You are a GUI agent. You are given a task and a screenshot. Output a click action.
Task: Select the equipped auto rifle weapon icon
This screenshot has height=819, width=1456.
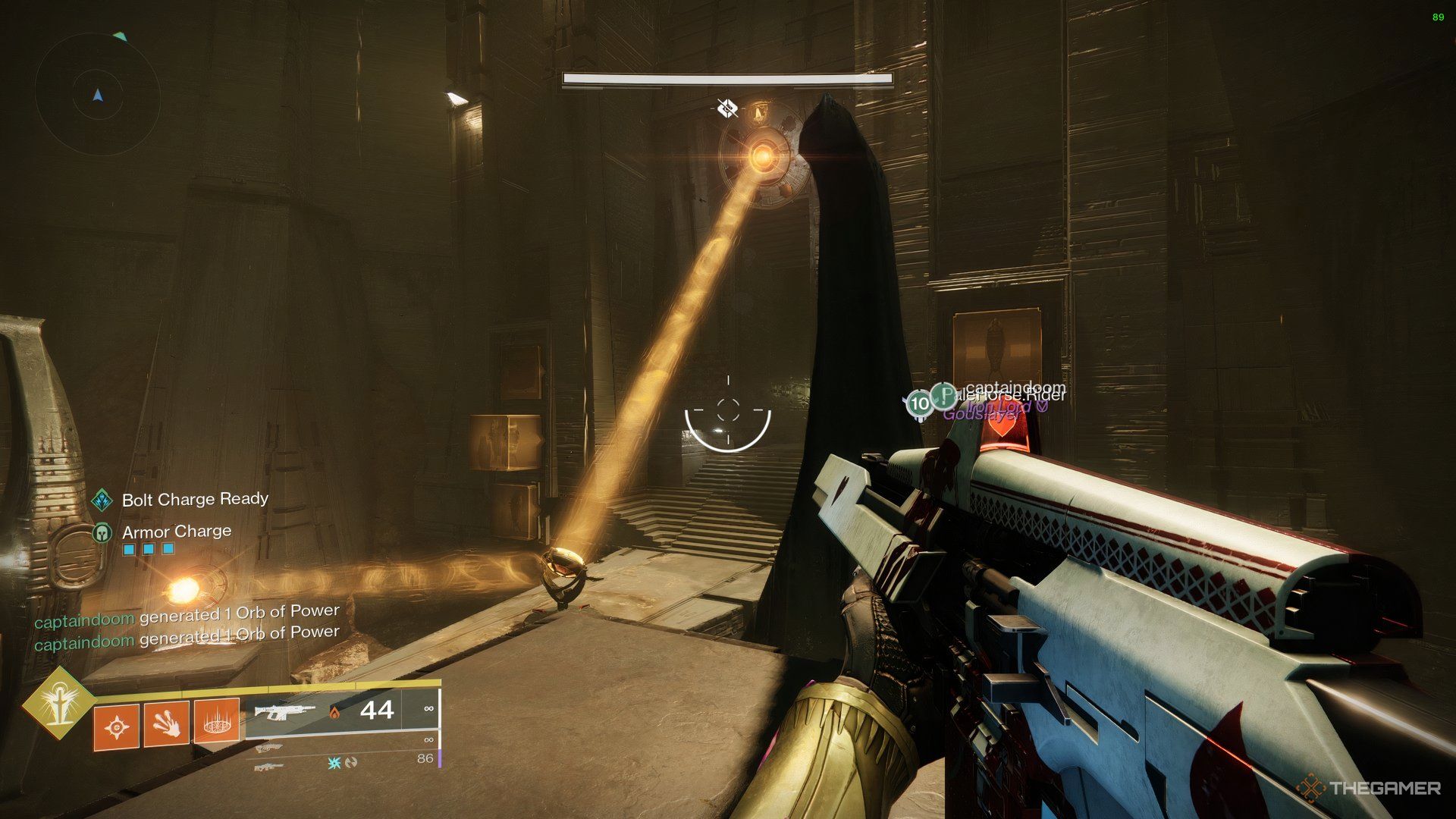284,712
